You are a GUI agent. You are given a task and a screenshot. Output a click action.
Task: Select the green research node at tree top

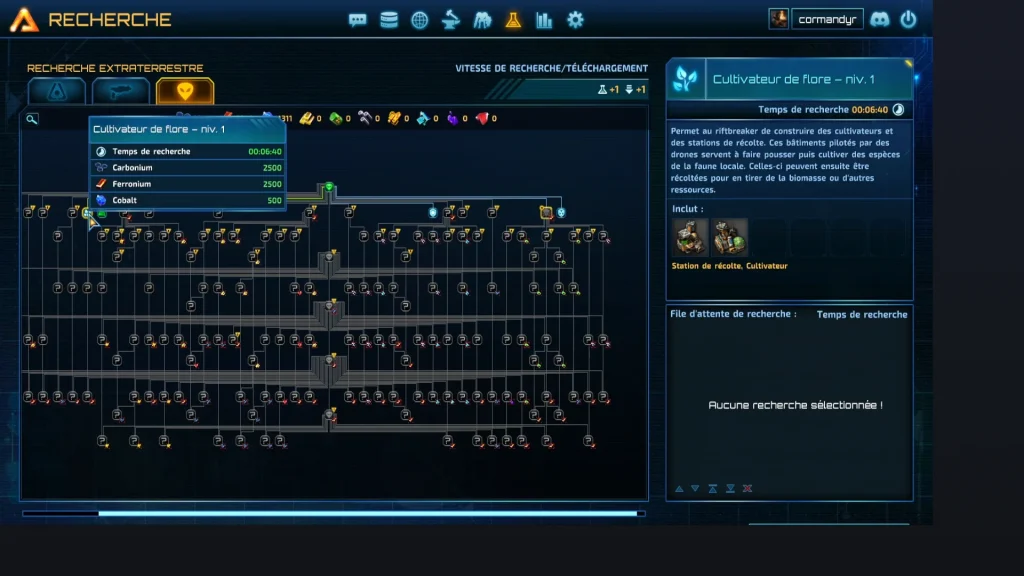pyautogui.click(x=328, y=187)
